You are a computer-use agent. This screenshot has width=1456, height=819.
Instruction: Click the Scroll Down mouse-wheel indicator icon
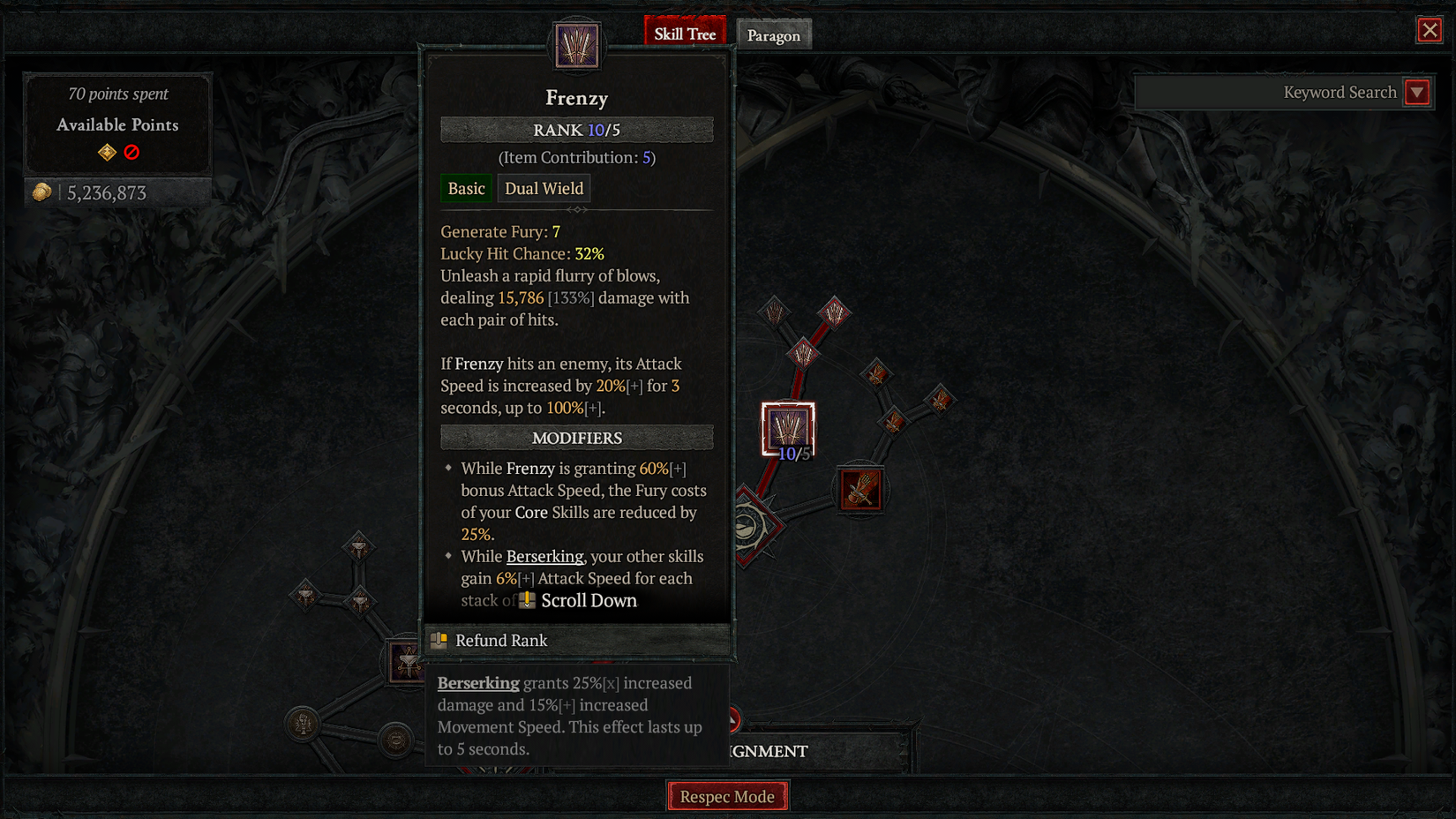point(527,600)
